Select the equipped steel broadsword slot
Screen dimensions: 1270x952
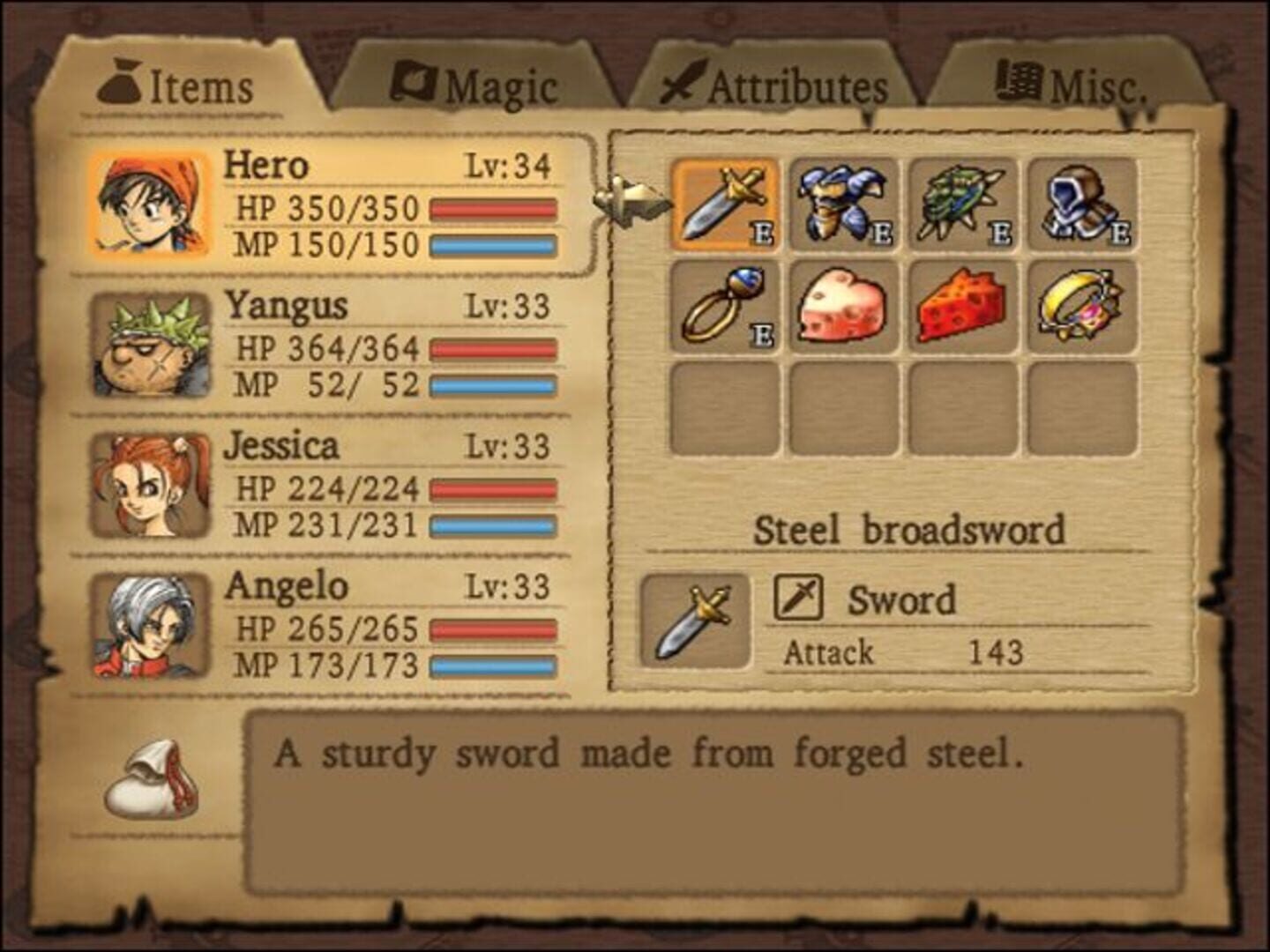tap(725, 205)
